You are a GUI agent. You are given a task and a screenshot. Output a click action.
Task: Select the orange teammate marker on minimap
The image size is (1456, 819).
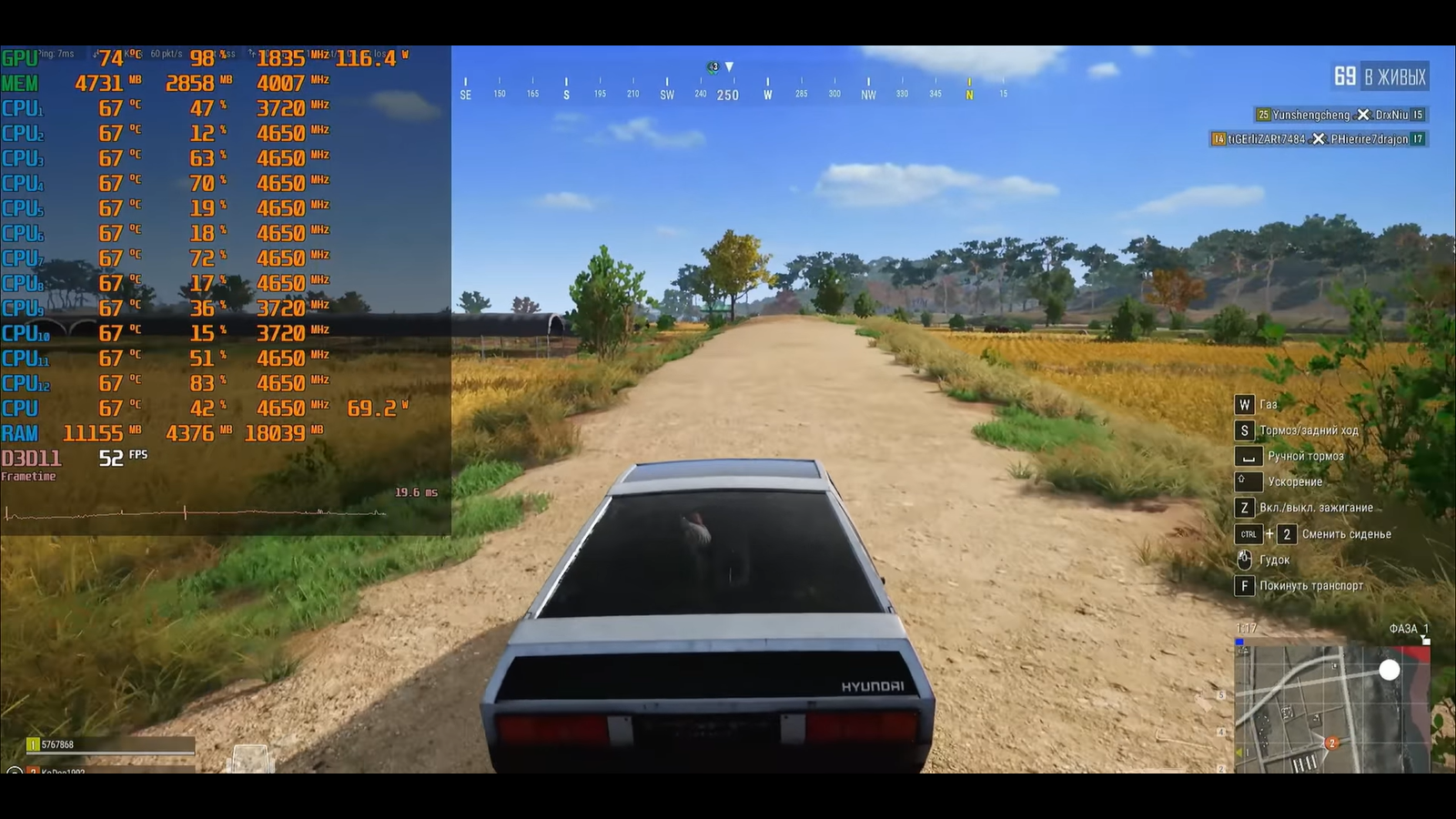1331,743
